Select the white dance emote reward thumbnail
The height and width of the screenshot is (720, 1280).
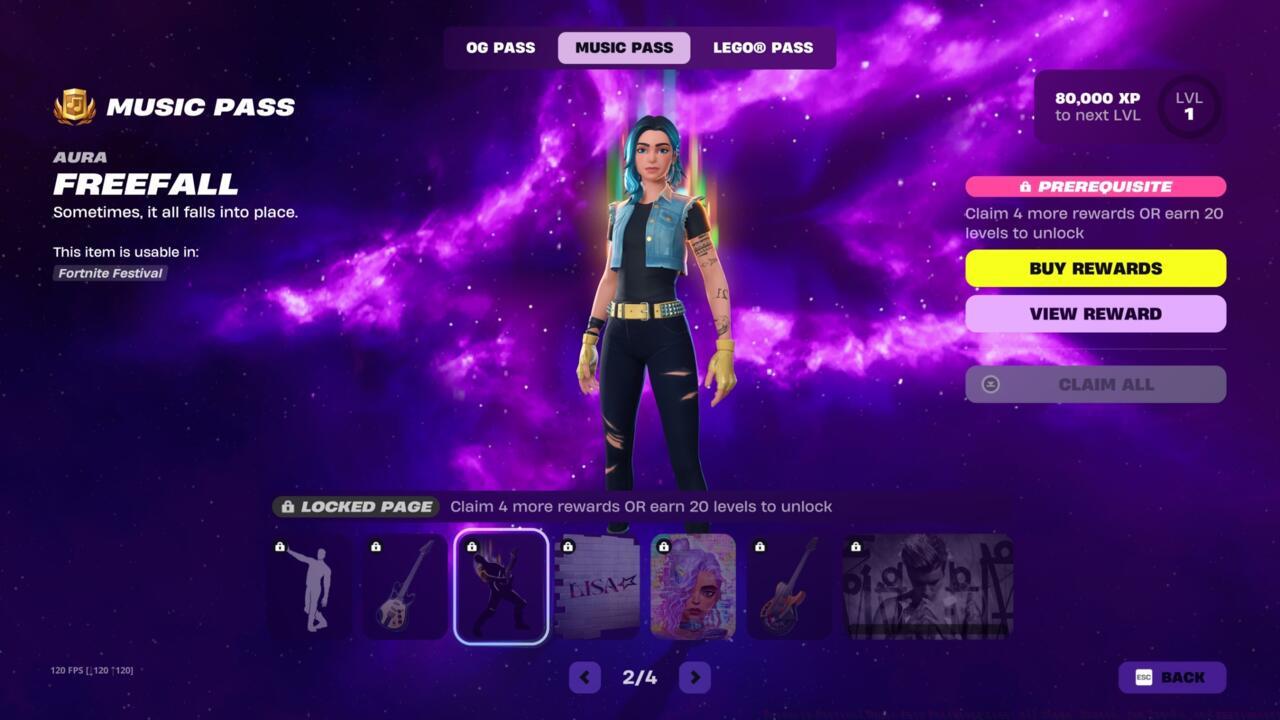[309, 587]
